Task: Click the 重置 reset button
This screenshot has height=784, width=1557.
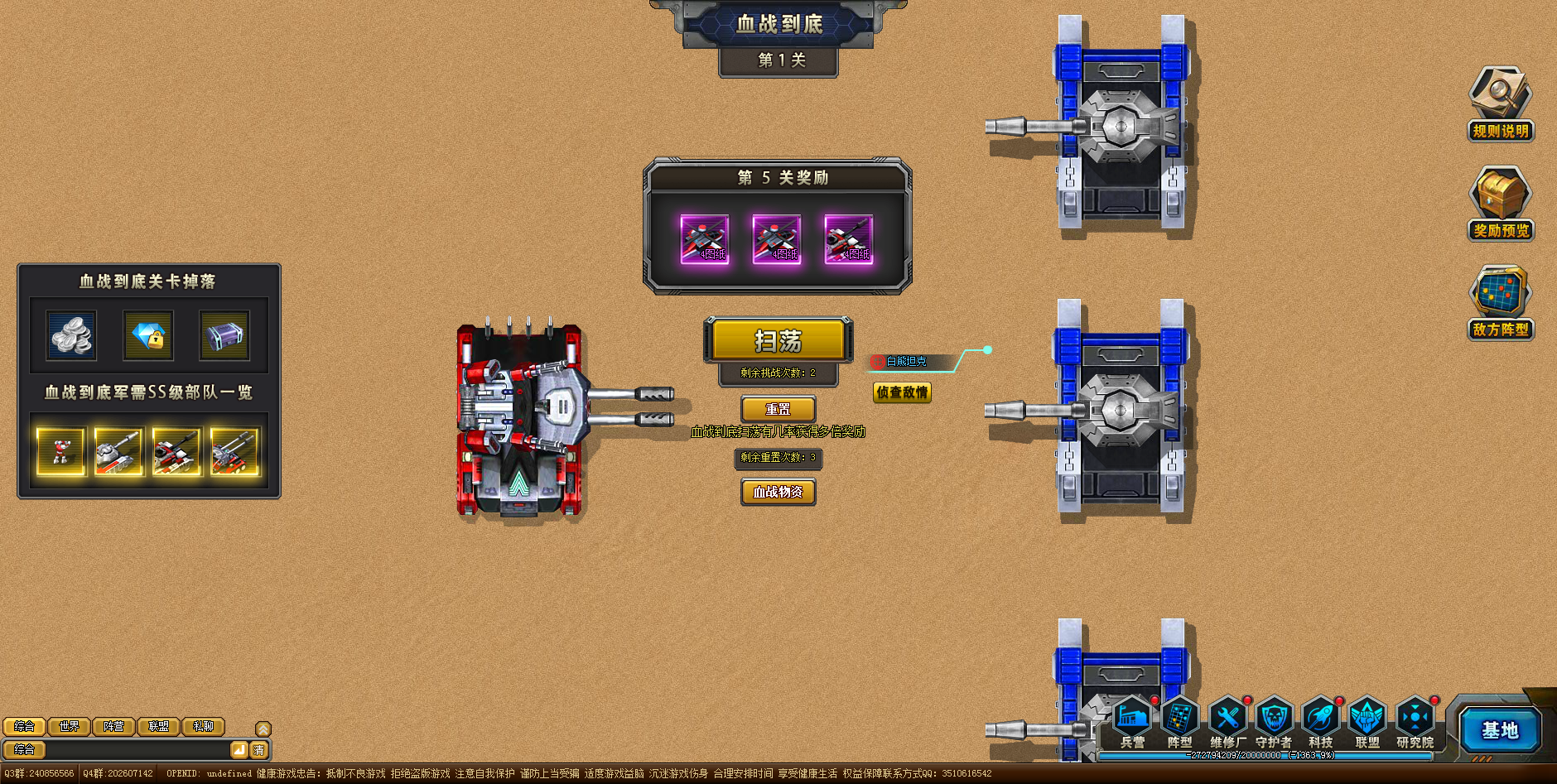Action: [x=778, y=409]
